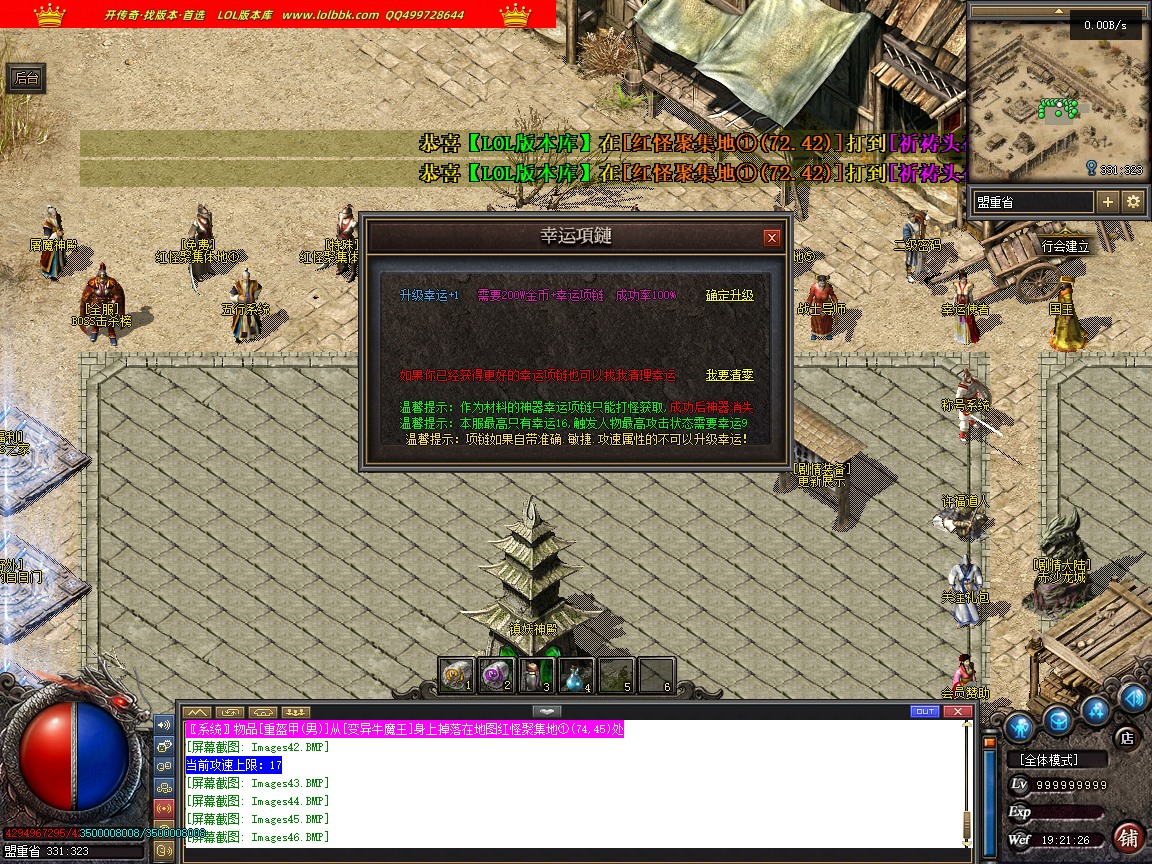Click the chat window OUT button
Image resolution: width=1152 pixels, height=864 pixels.
tap(925, 712)
